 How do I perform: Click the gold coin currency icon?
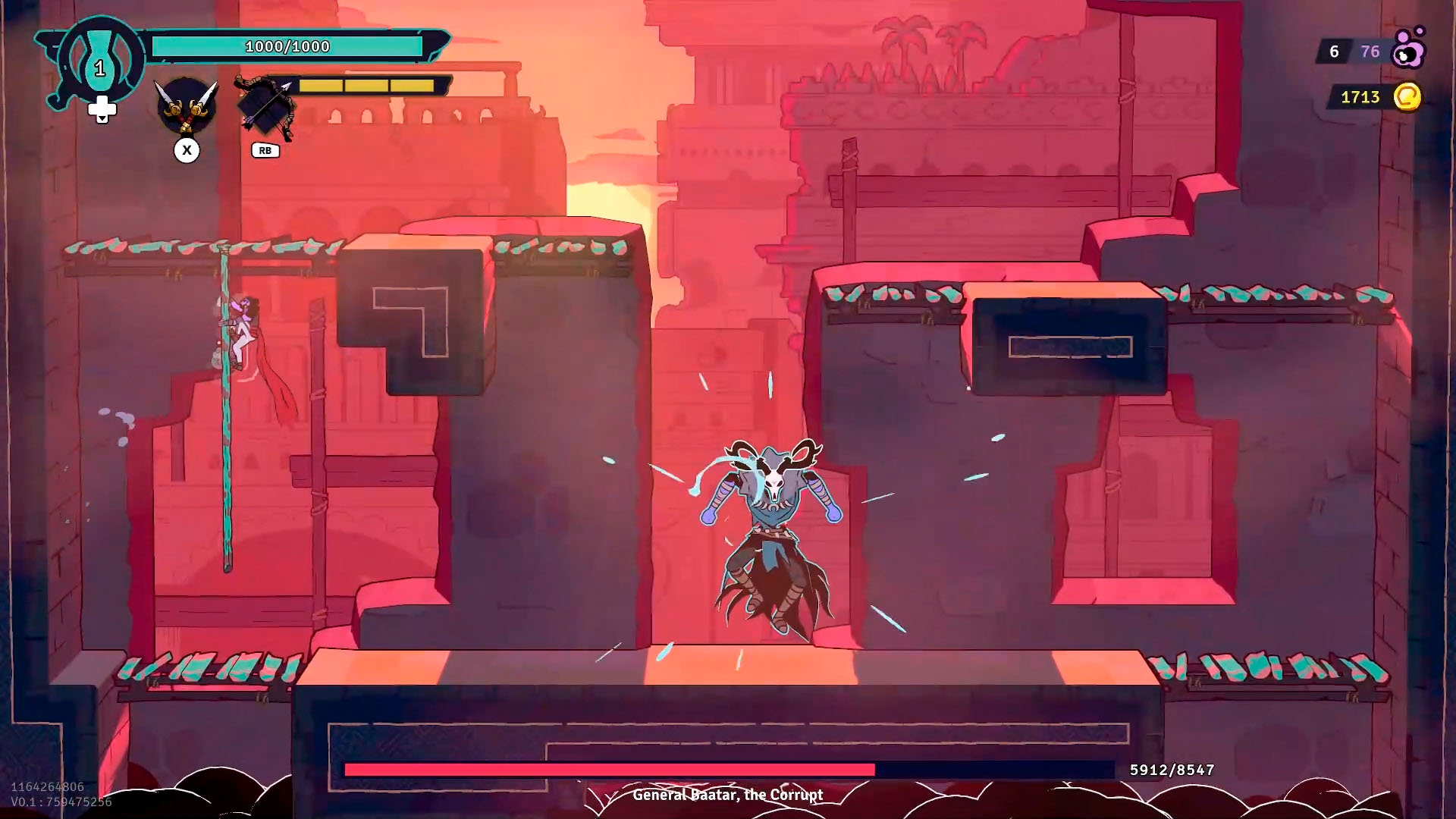[x=1407, y=97]
